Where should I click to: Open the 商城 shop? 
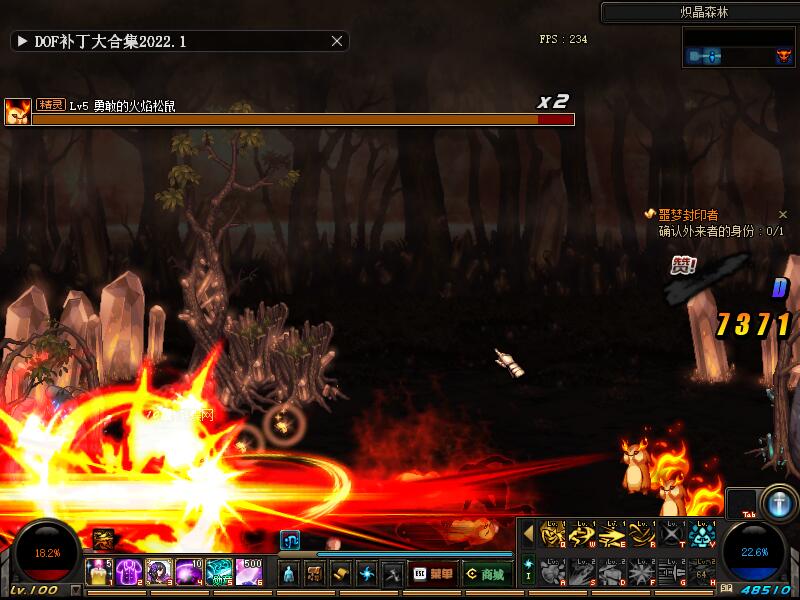486,574
